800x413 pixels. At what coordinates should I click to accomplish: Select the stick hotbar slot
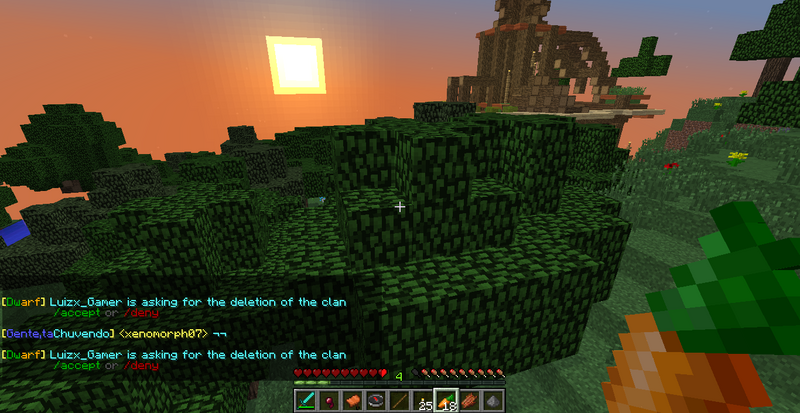[x=399, y=401]
